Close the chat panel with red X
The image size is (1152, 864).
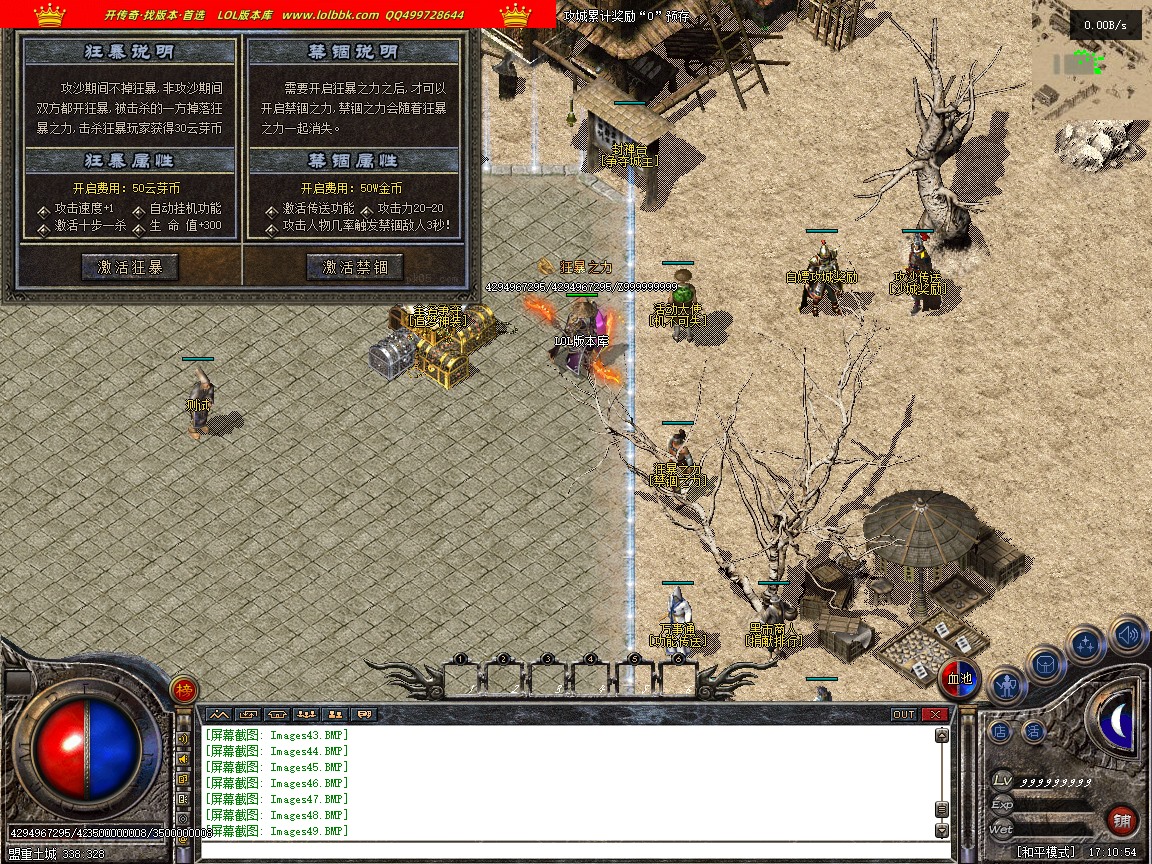(935, 714)
